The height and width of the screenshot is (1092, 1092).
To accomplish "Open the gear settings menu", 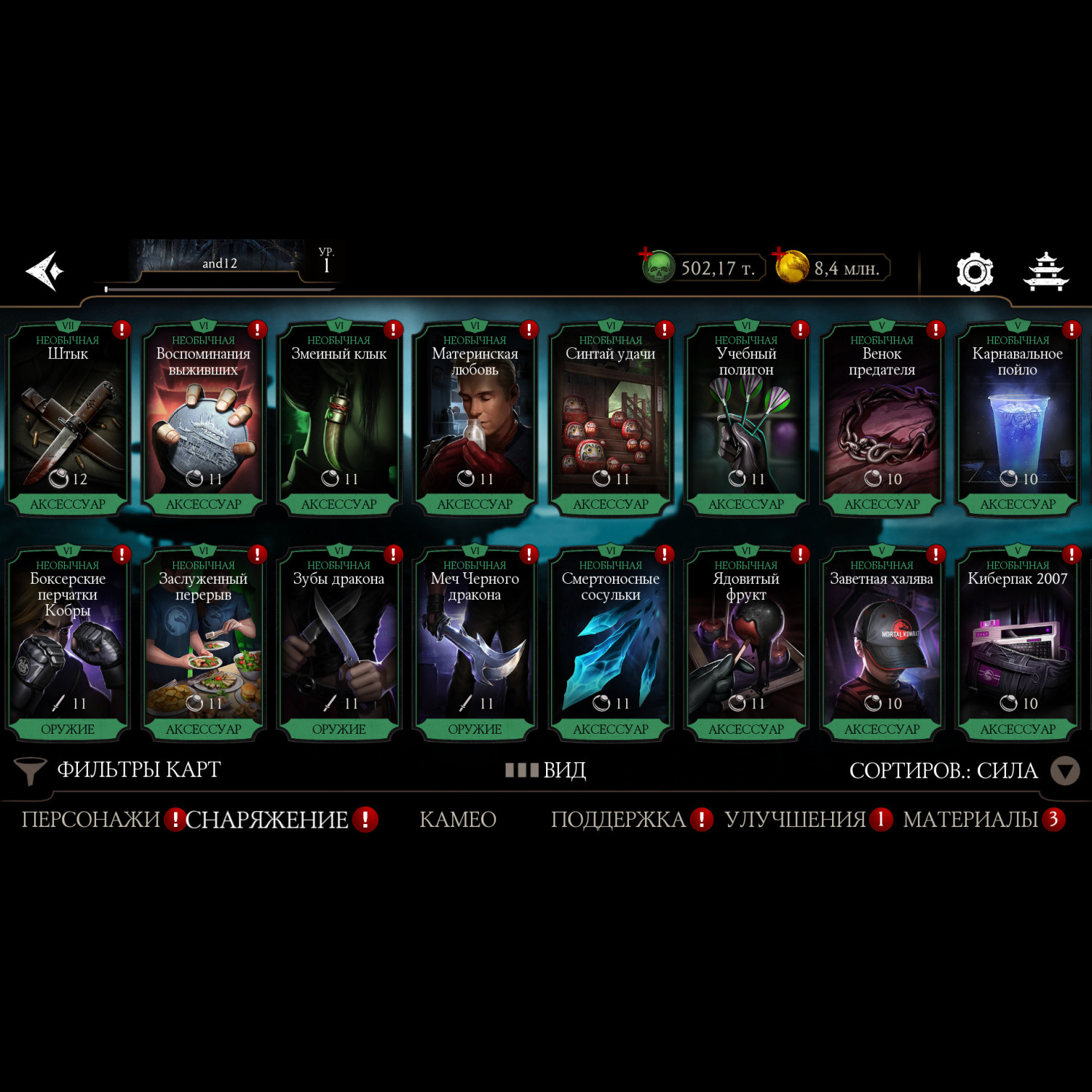I will 974,272.
